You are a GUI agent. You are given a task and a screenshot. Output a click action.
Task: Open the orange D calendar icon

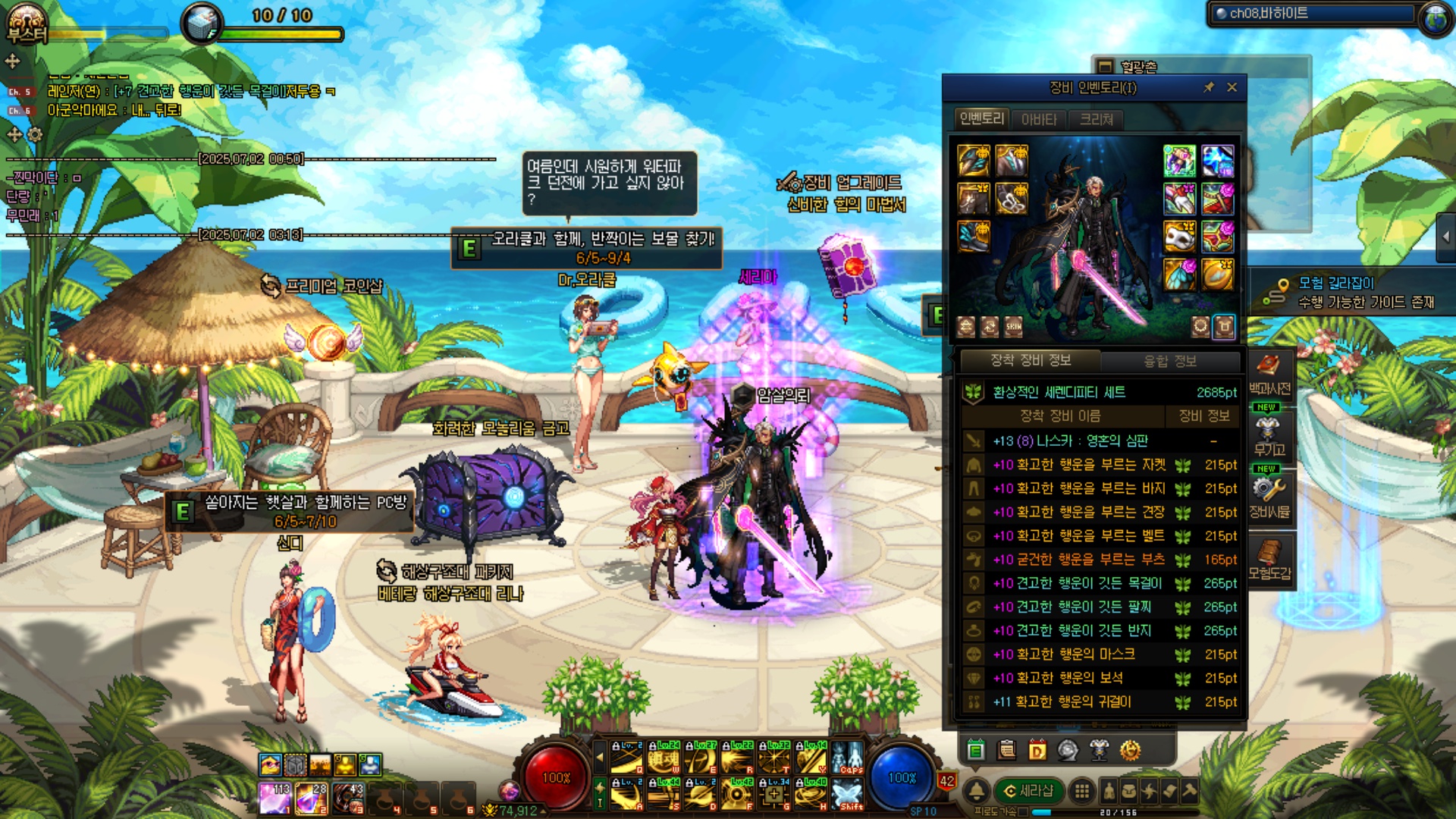click(x=1037, y=751)
